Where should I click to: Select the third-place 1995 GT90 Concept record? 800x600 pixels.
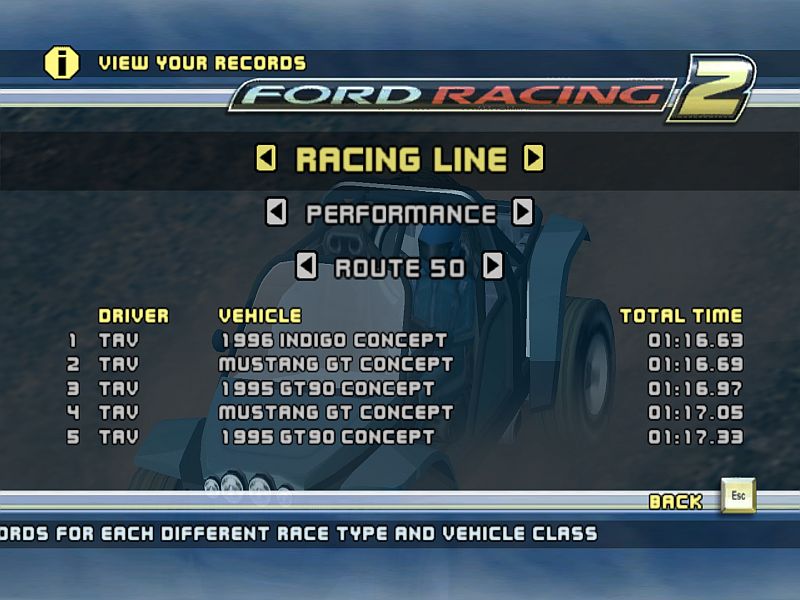(327, 388)
